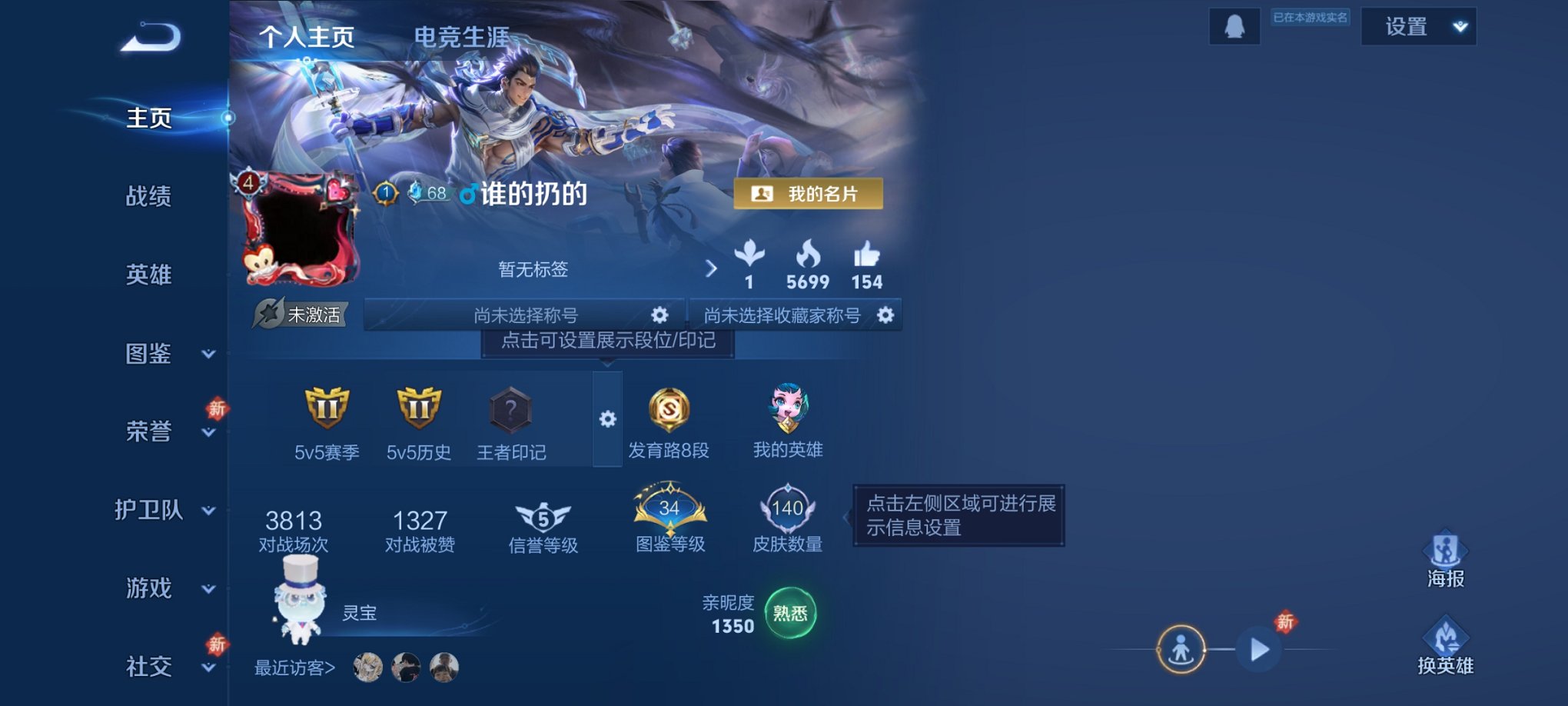
Task: Open the 最近访客 recent visitors link
Action: pos(294,668)
